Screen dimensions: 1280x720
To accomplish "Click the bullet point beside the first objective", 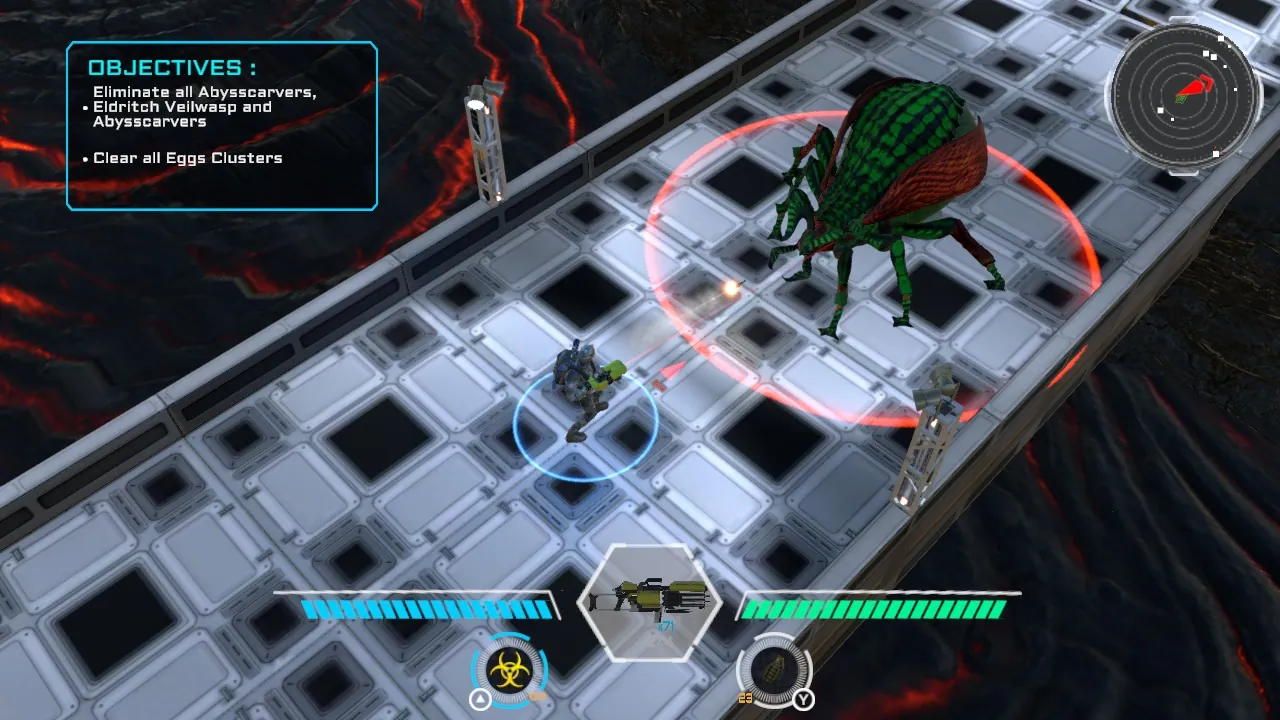I will pos(83,107).
